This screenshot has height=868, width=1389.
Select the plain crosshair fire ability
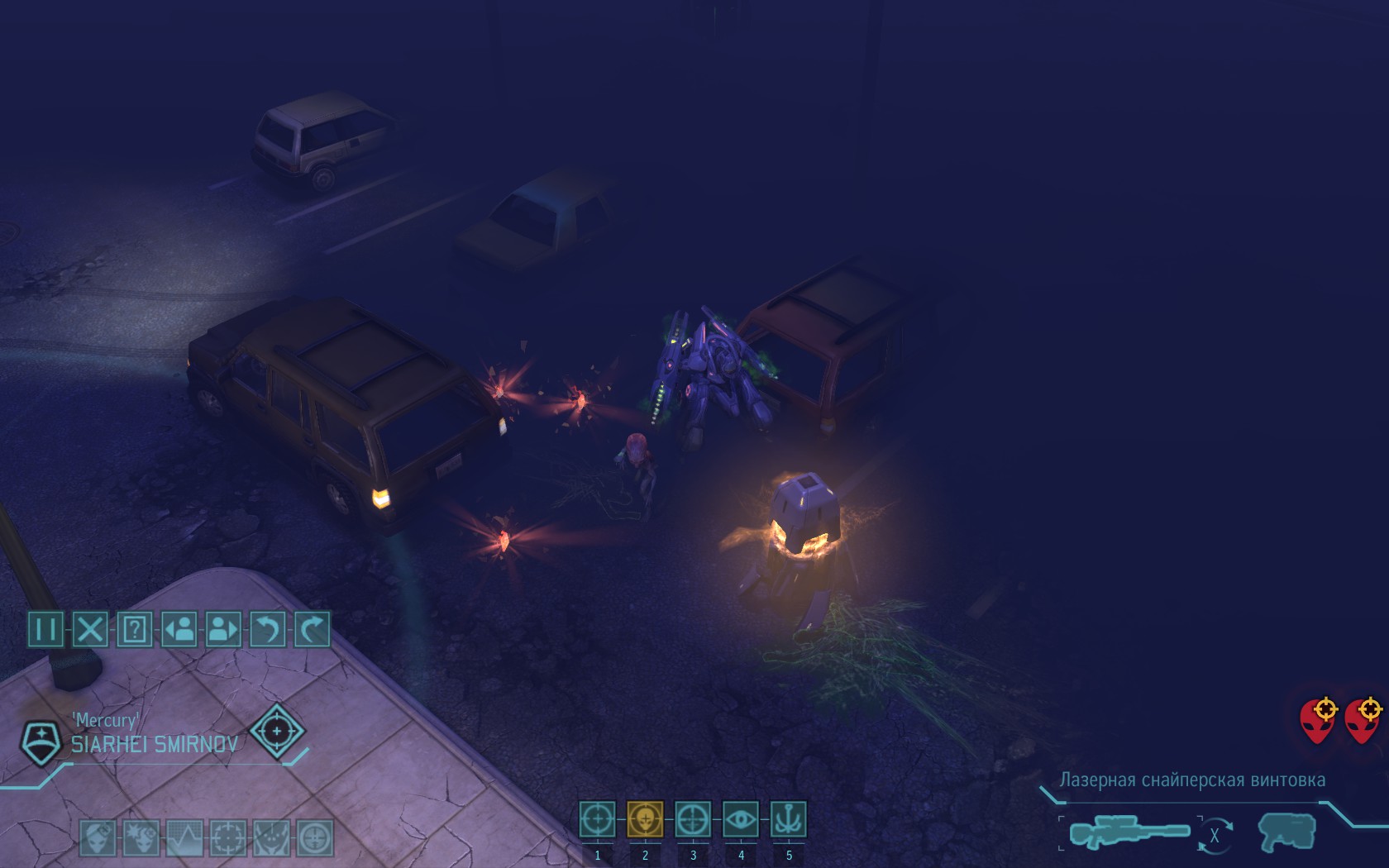pos(597,820)
